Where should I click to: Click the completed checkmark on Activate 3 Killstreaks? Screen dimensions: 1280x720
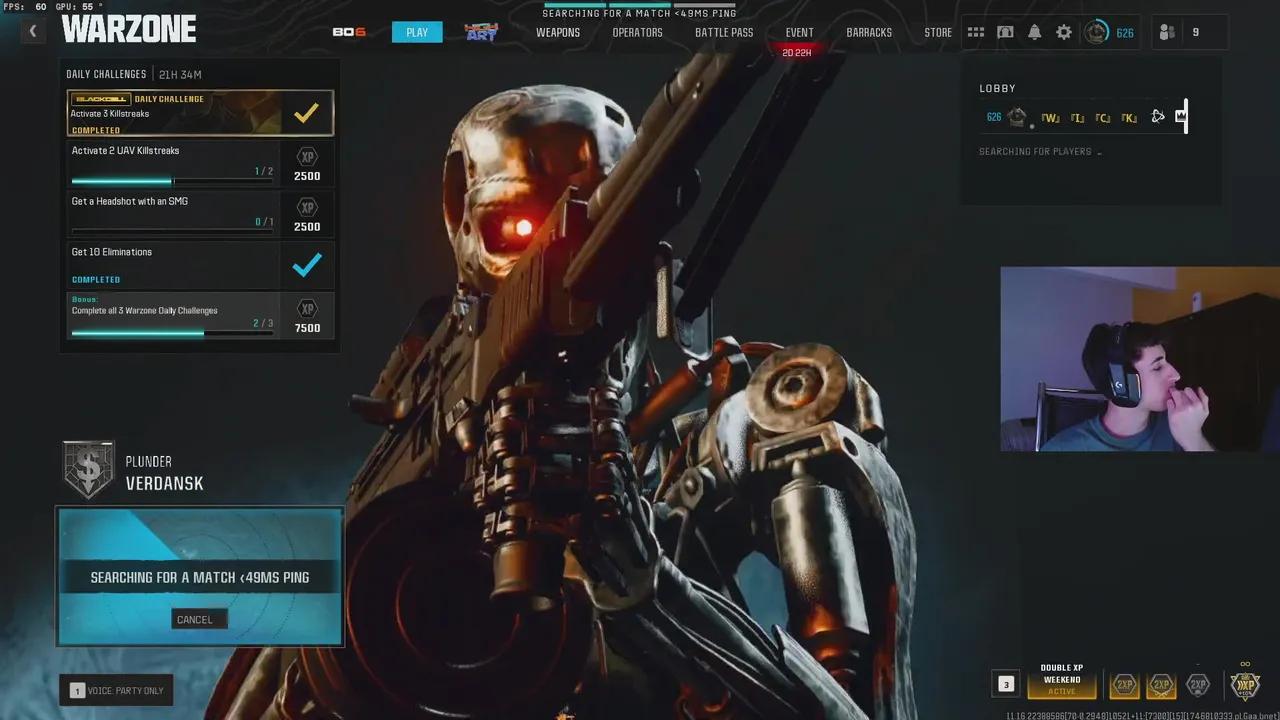pos(307,112)
